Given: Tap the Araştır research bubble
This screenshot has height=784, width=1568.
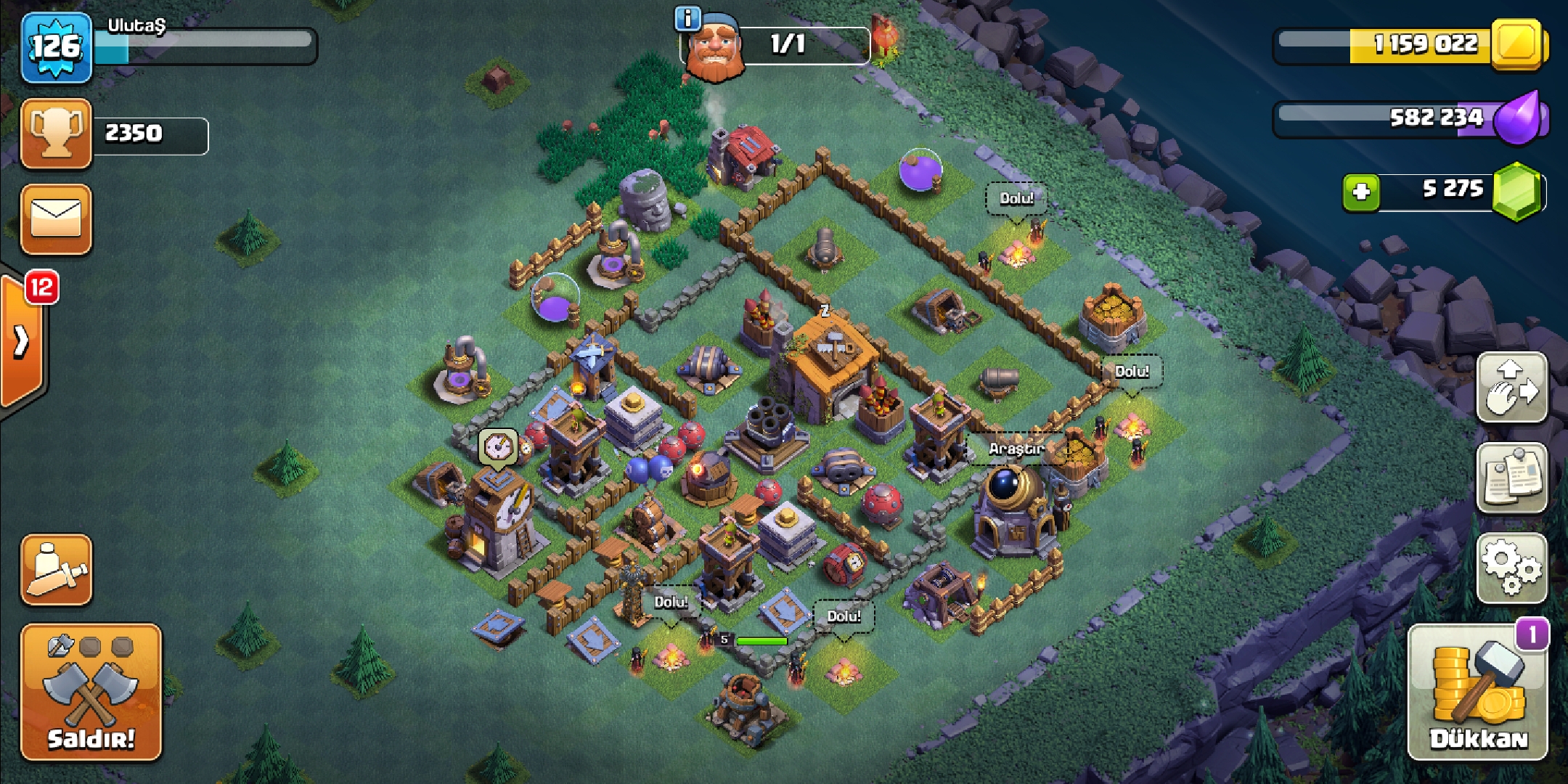Looking at the screenshot, I should (x=1016, y=449).
